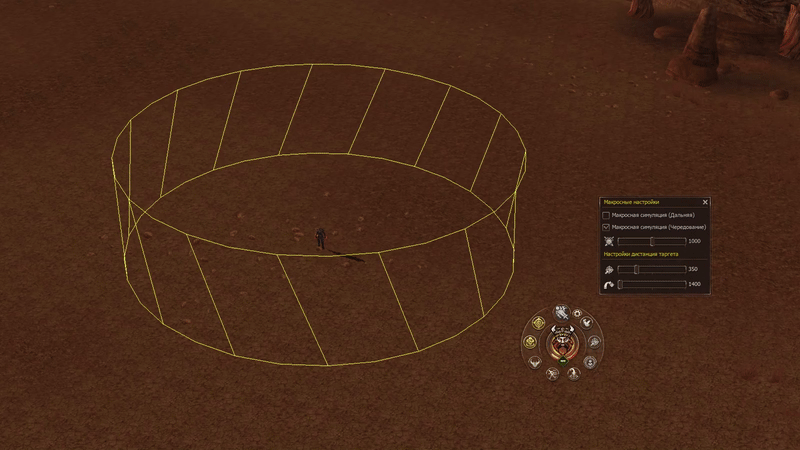
Task: Uncheck the Чередование macro simulation checkbox
Action: click(x=606, y=228)
